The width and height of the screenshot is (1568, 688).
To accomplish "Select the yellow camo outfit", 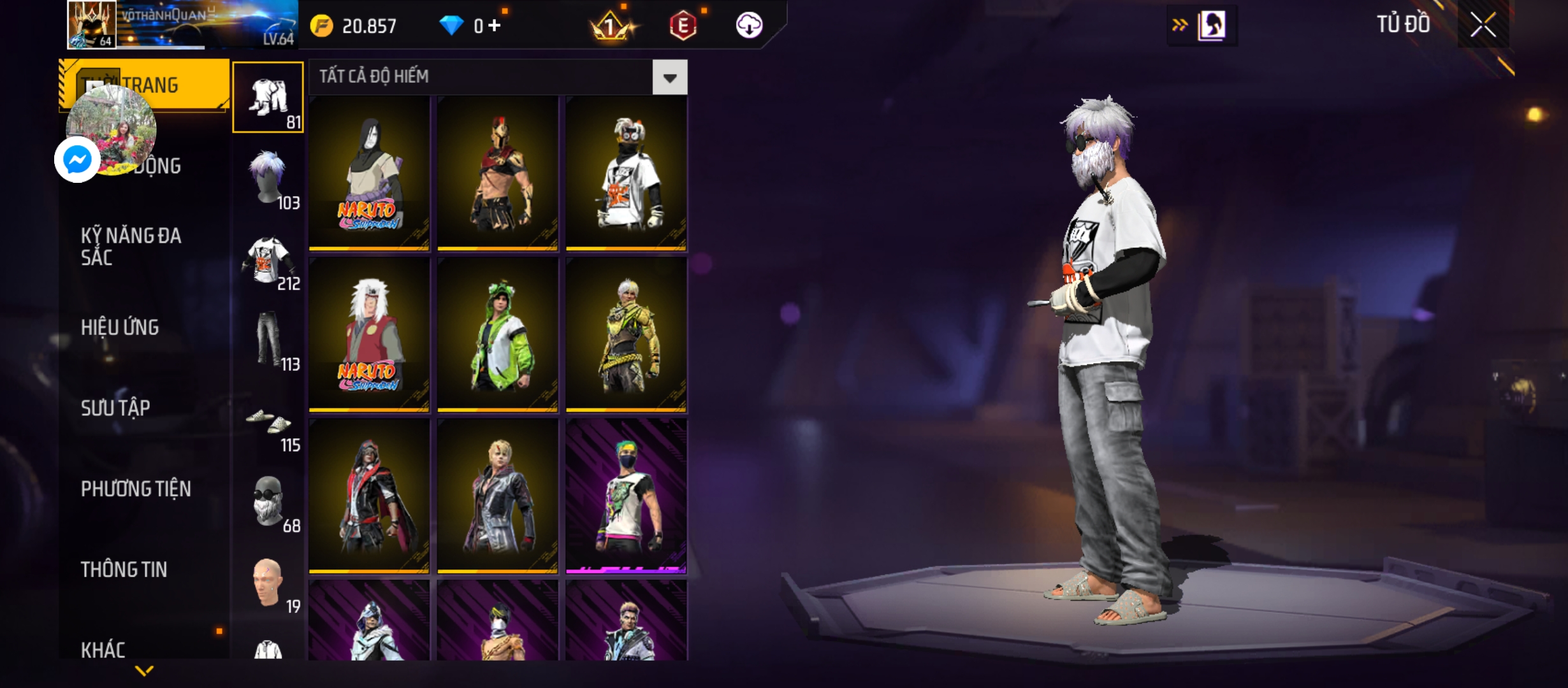I will tap(627, 335).
